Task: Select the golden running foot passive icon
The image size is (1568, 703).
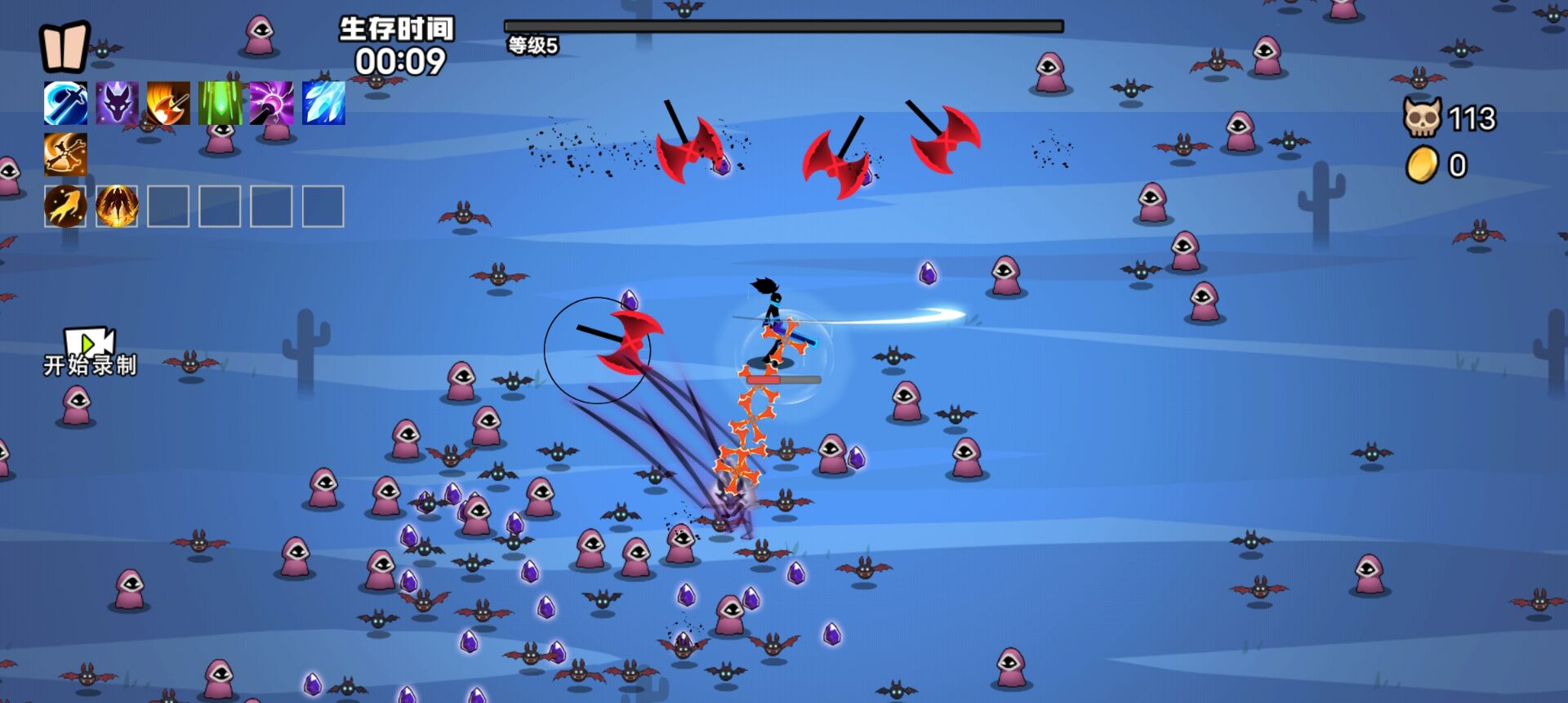Action: [65, 206]
